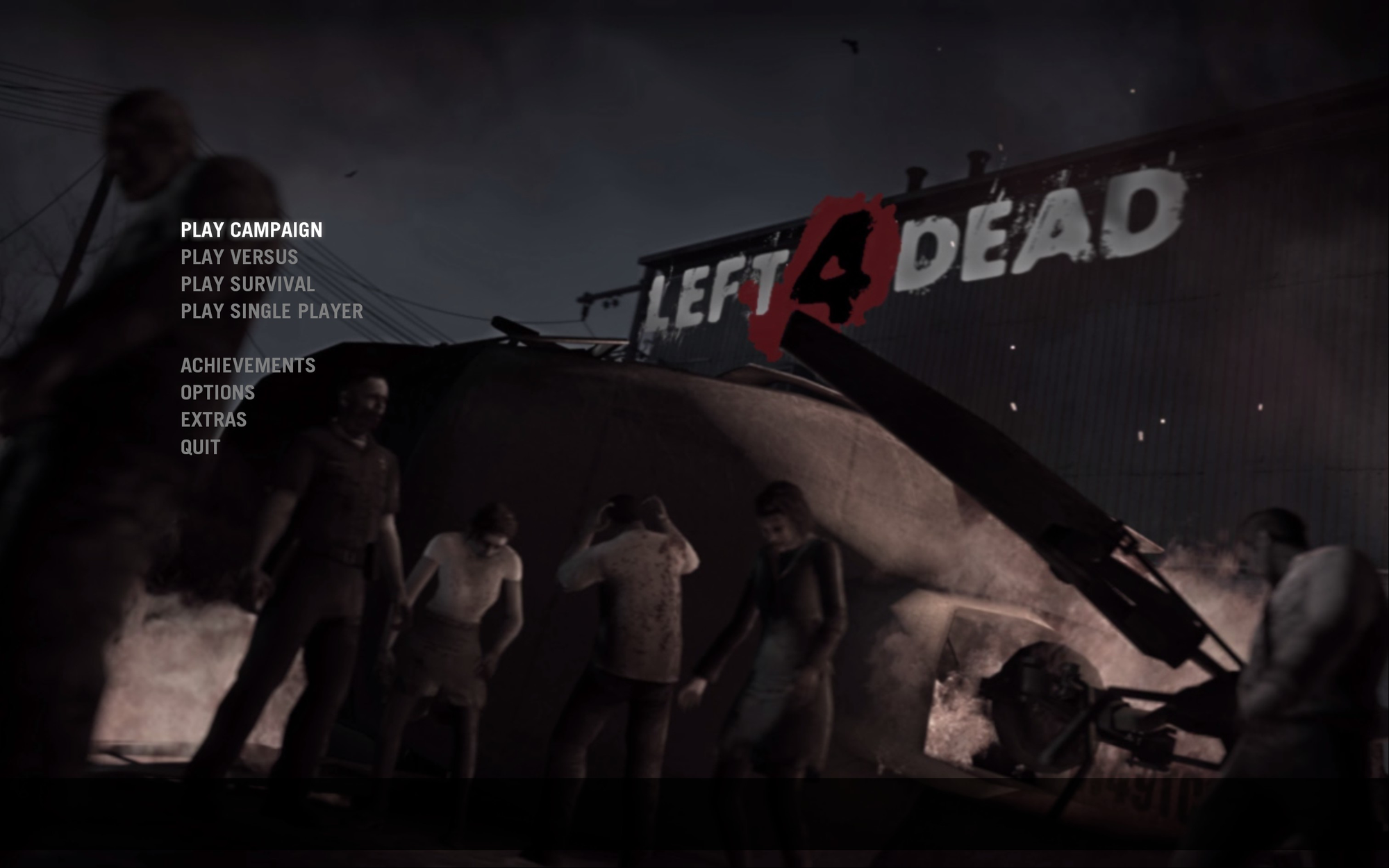The width and height of the screenshot is (1389, 868).
Task: View unlocked achievements via ACHIEVEMENTS
Action: click(x=247, y=365)
